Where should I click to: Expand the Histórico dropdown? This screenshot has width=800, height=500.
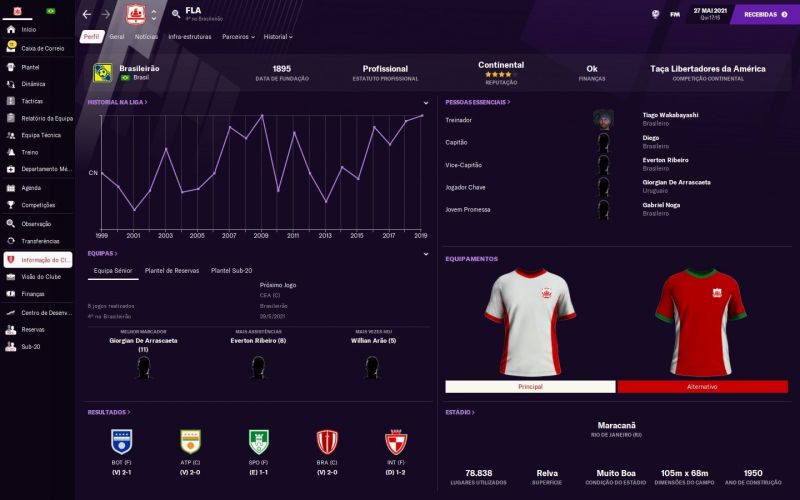278,36
